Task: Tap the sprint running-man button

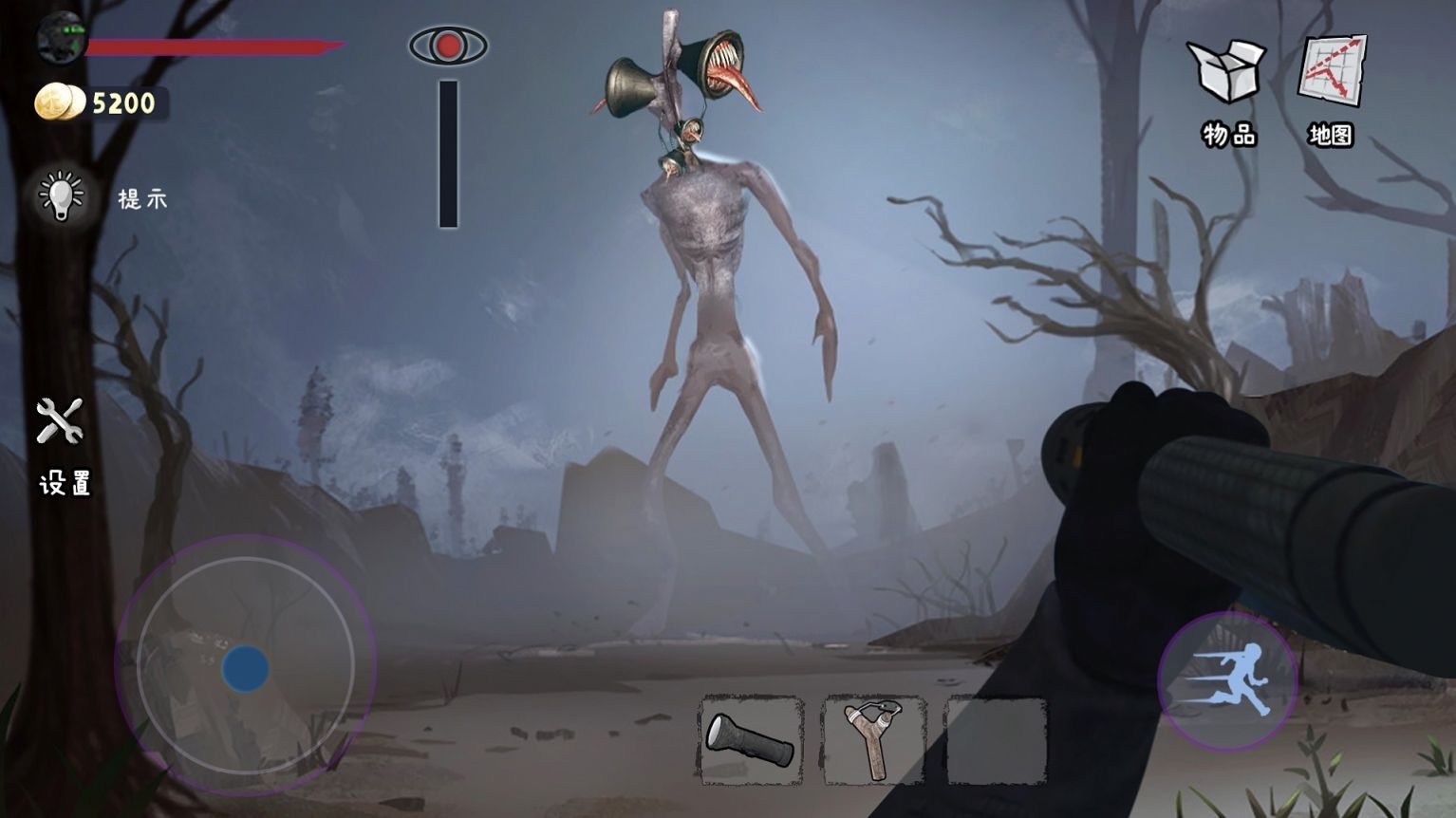Action: [1227, 679]
